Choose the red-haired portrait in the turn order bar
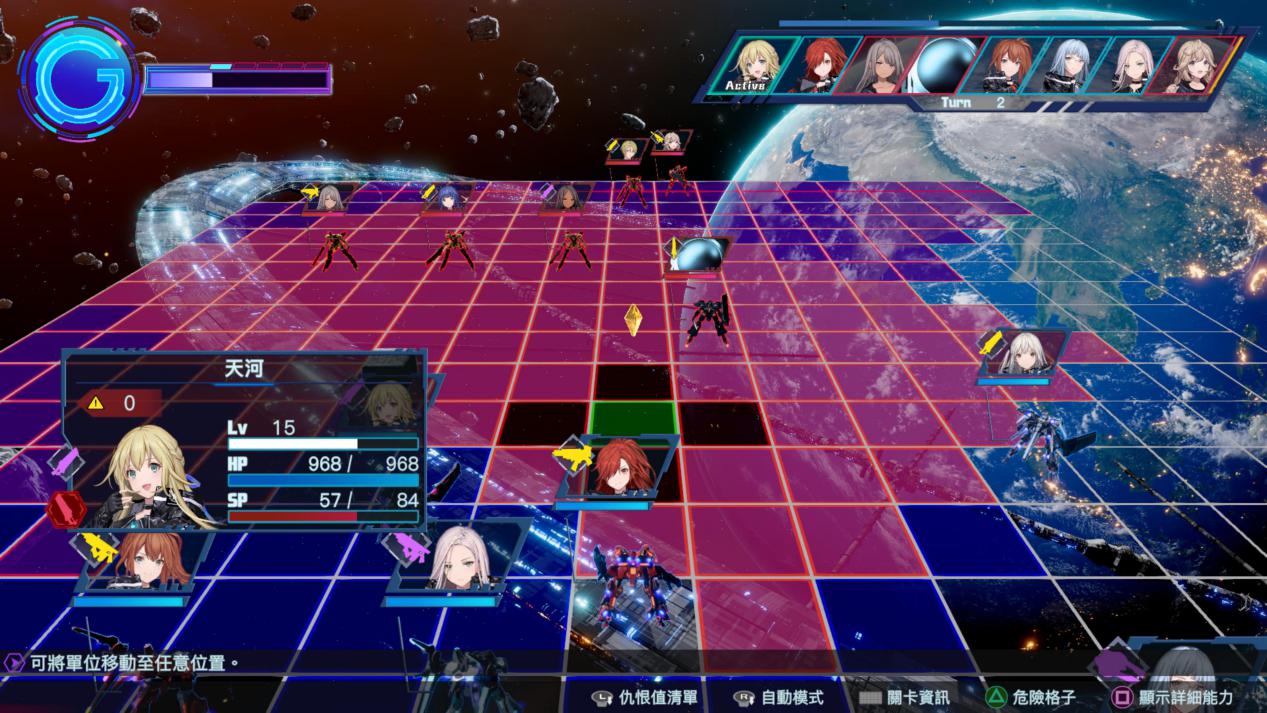 [823, 65]
